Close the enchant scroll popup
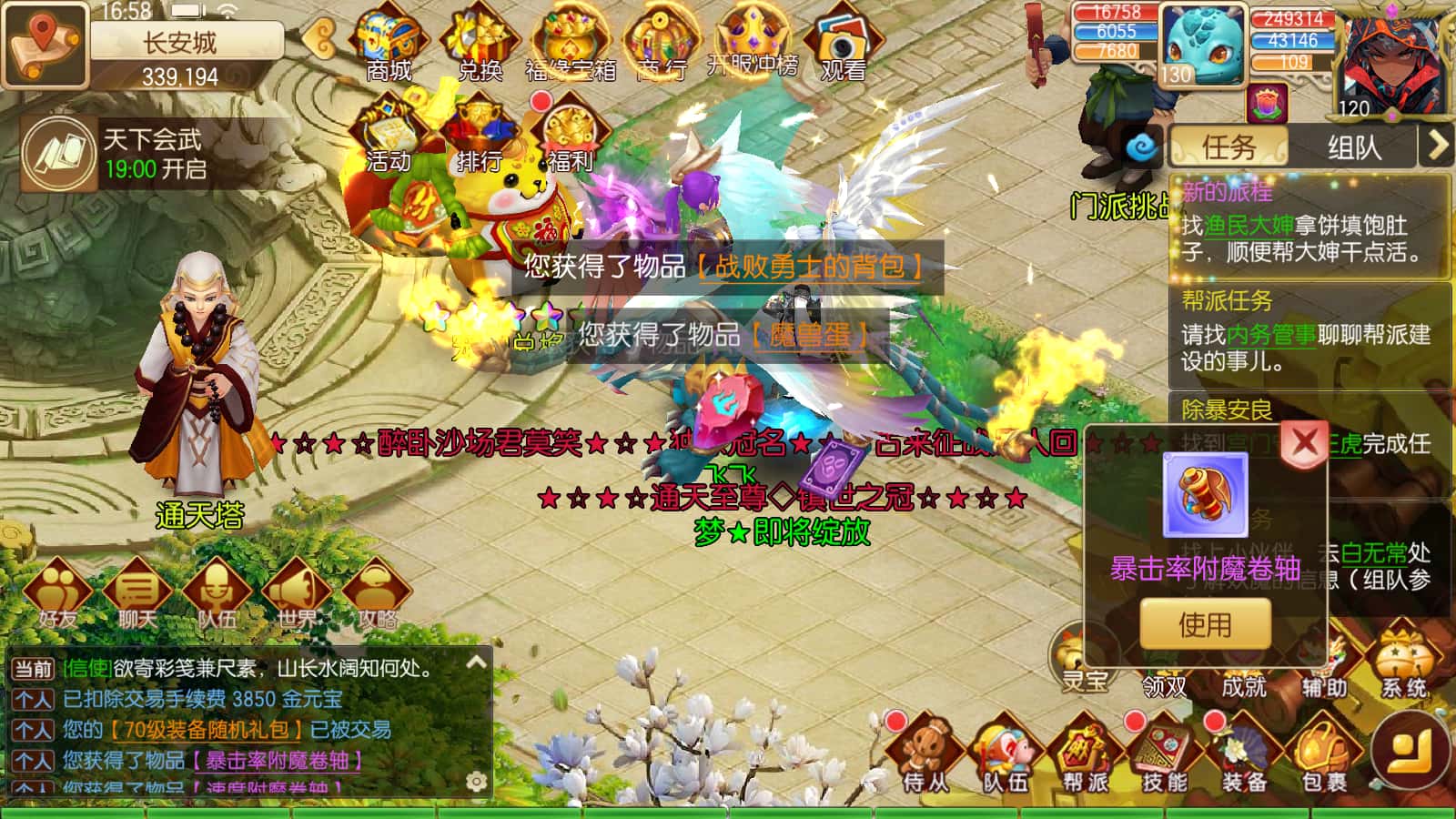Image resolution: width=1456 pixels, height=819 pixels. tap(1304, 443)
